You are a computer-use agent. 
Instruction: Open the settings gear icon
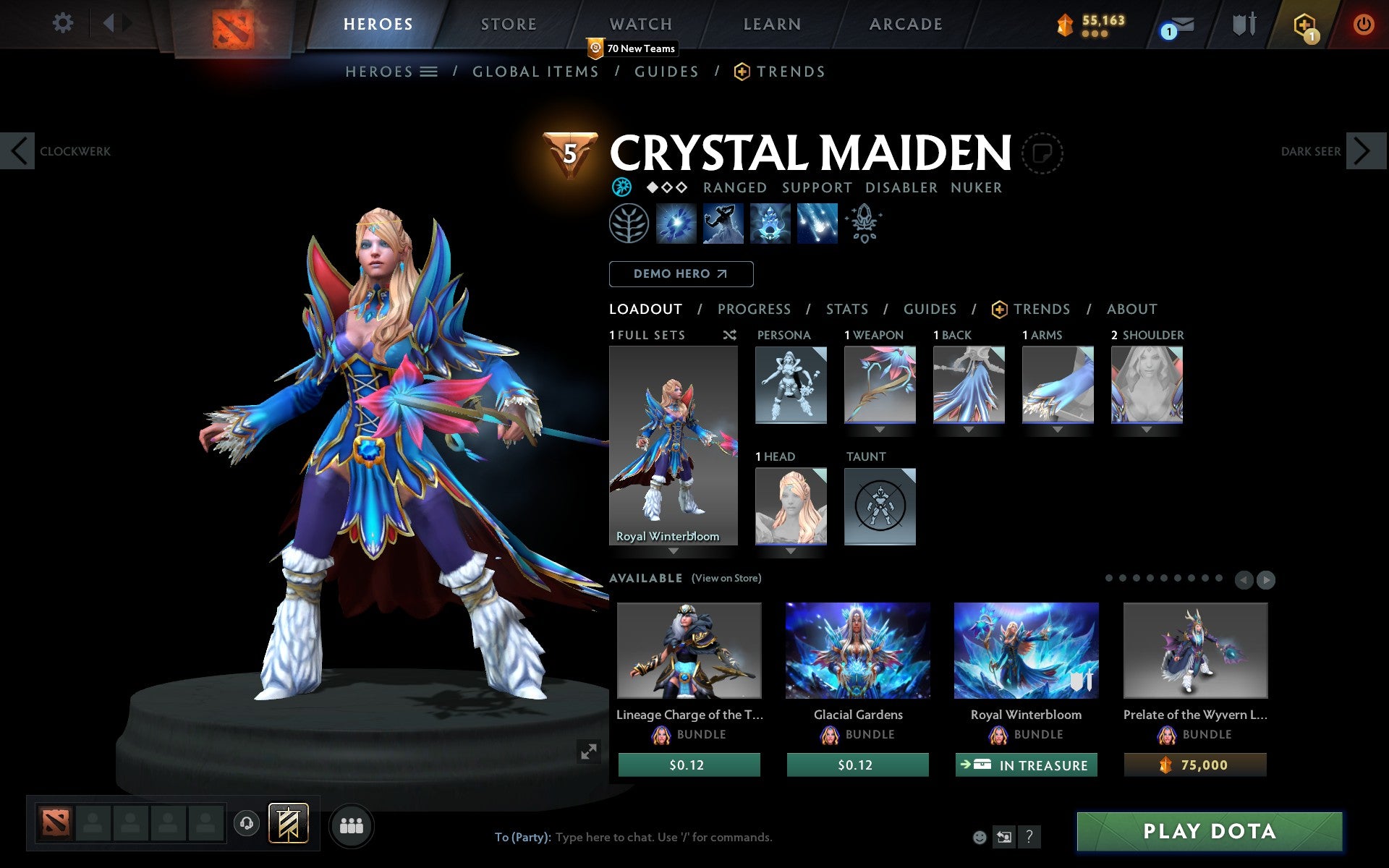64,24
